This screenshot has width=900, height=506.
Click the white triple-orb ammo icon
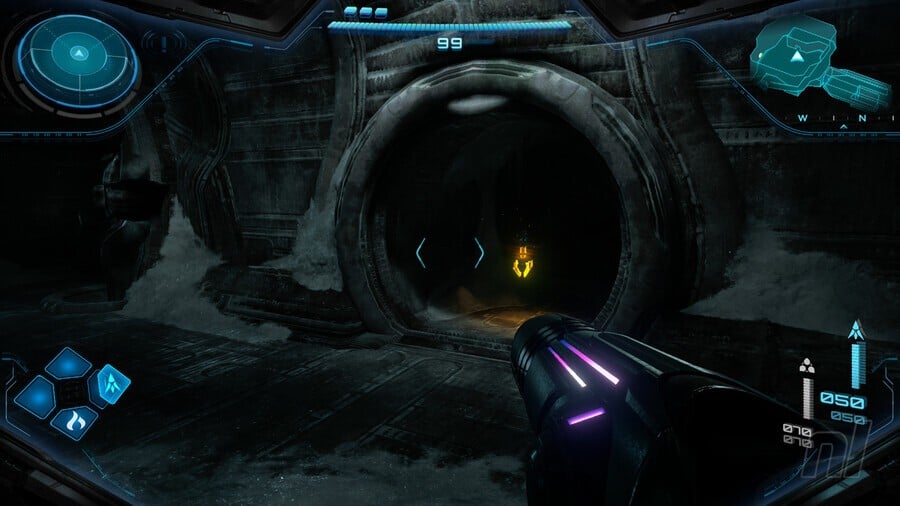[807, 366]
